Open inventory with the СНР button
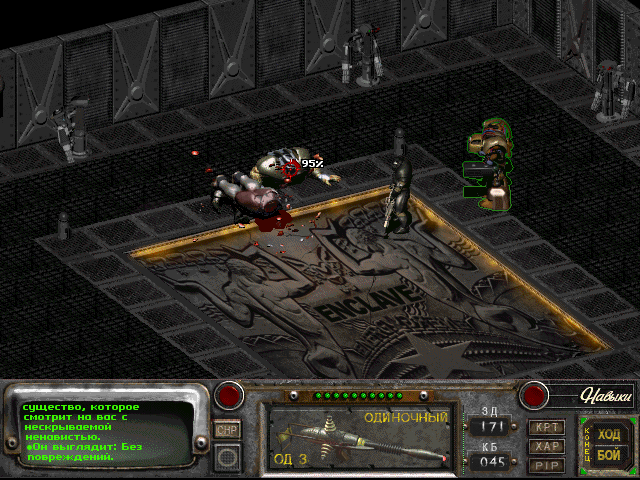Screen dimensions: 640x480 point(227,429)
